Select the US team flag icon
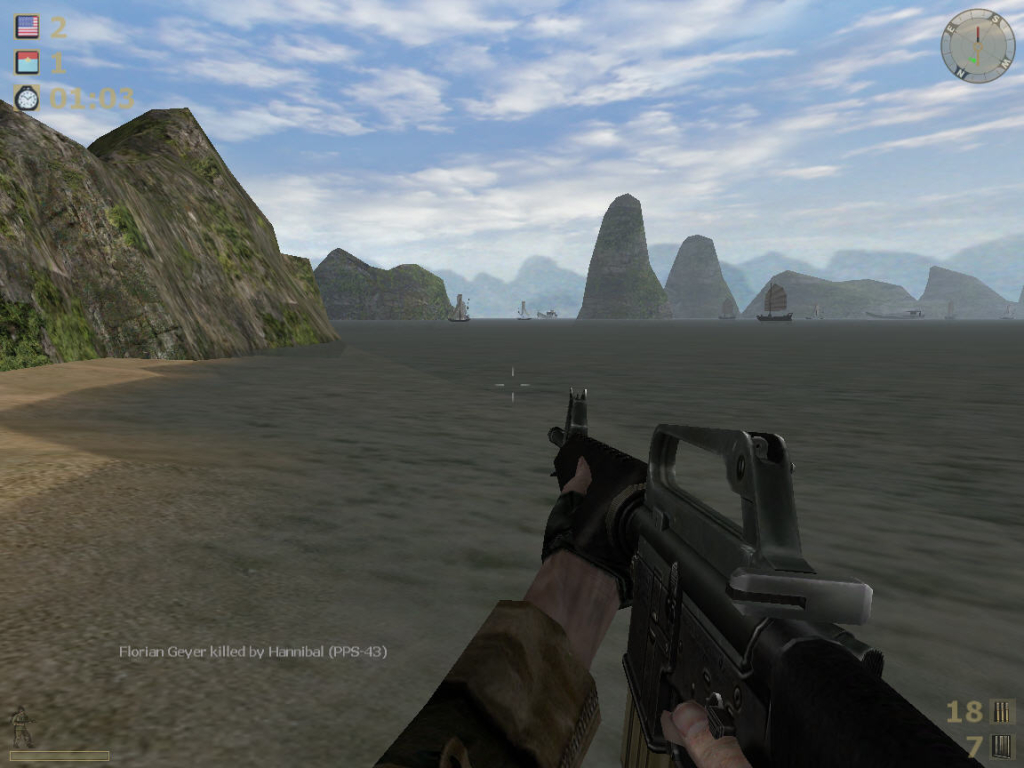This screenshot has height=768, width=1024. 27,27
